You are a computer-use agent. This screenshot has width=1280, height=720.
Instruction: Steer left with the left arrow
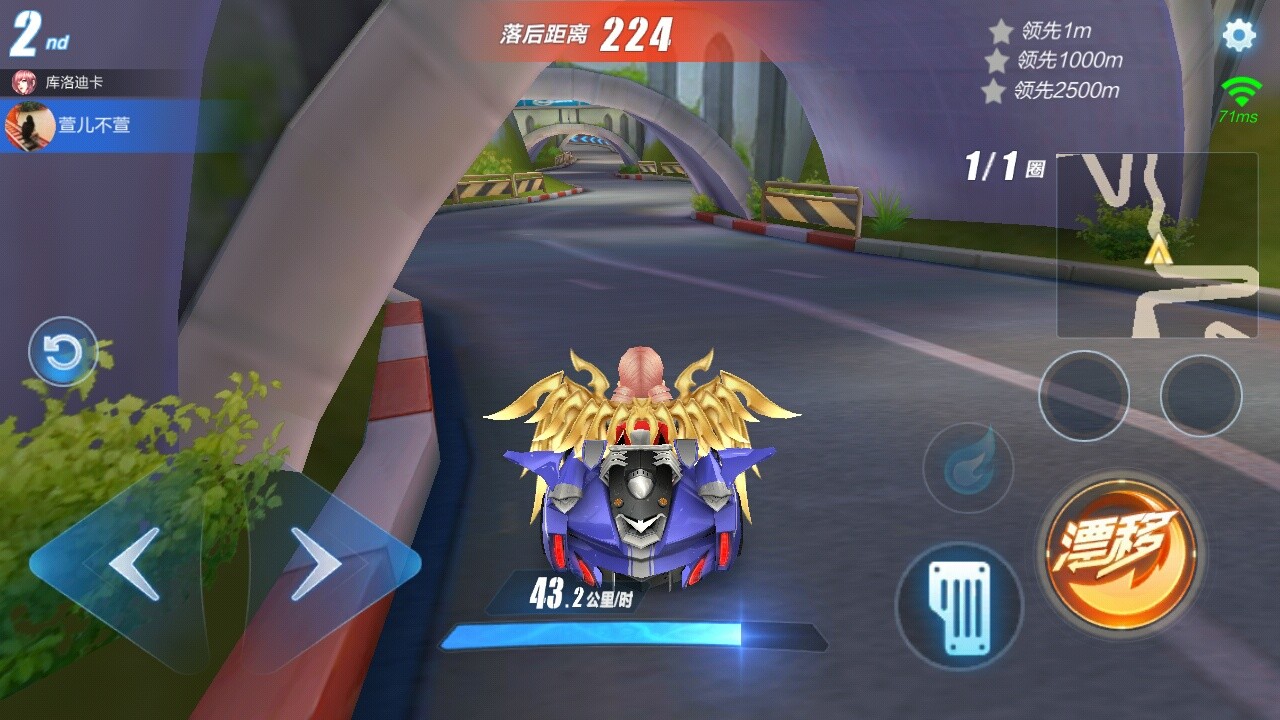pyautogui.click(x=134, y=565)
